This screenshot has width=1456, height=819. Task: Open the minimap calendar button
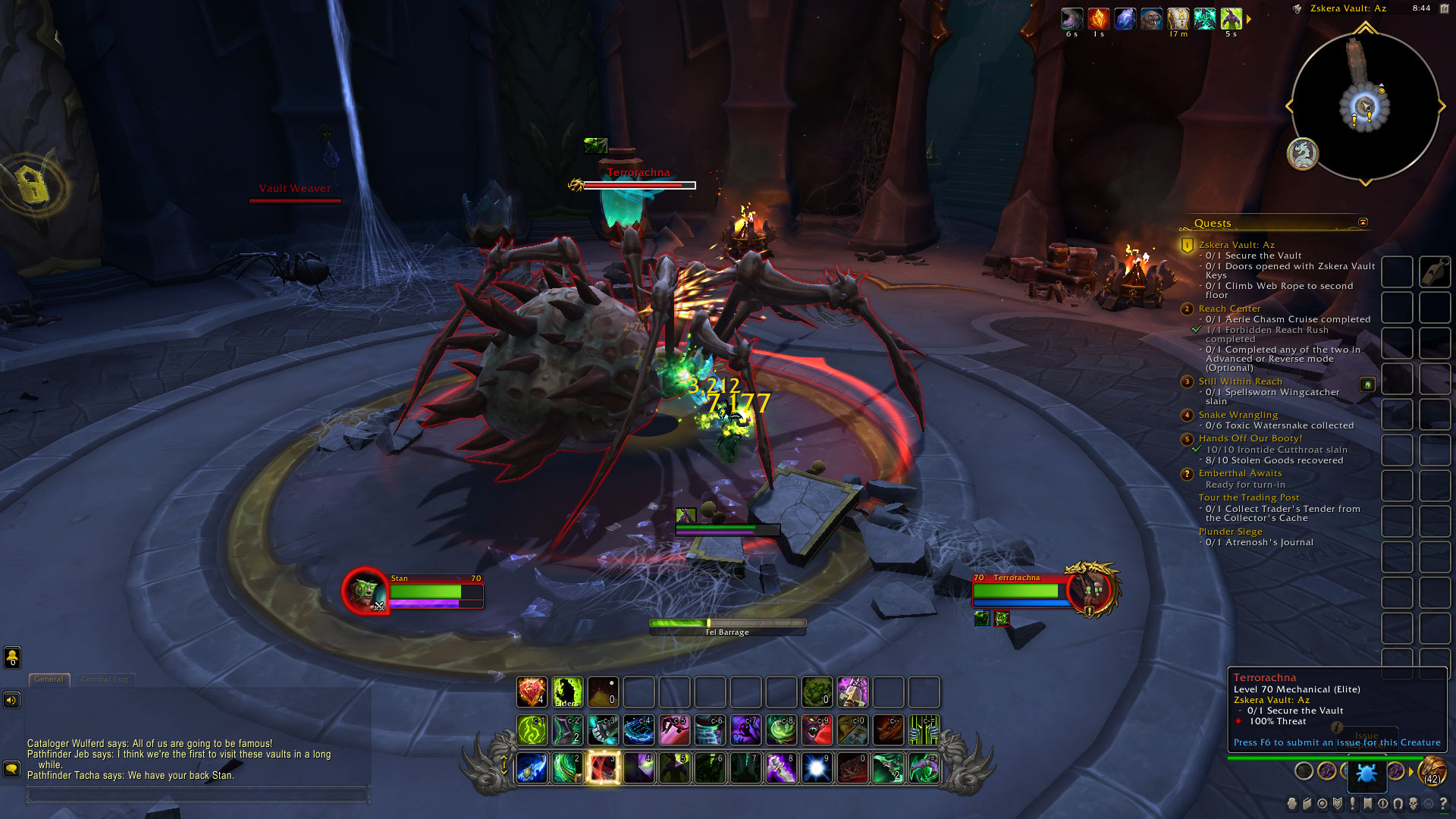1444,8
